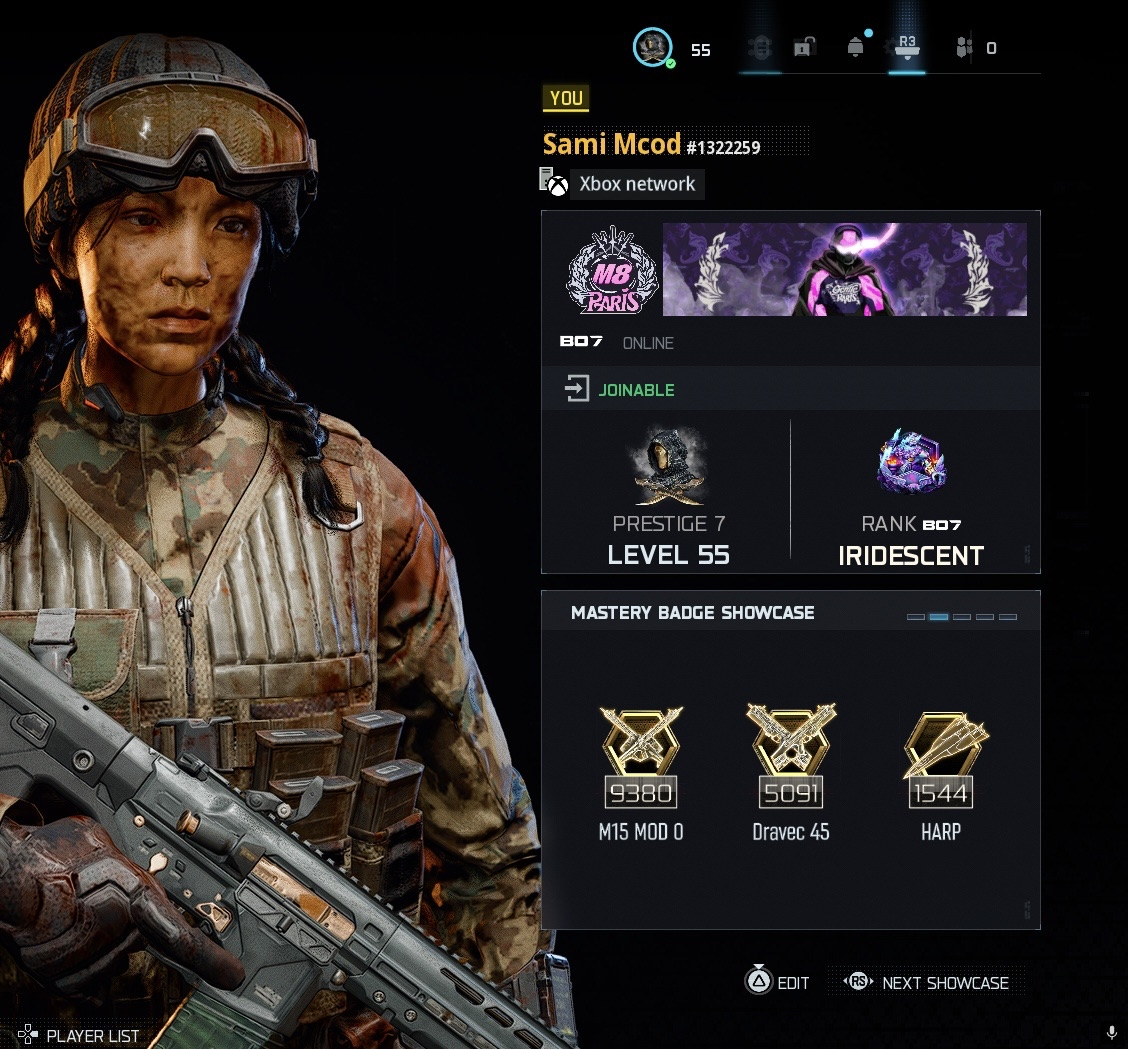Open the player profile avatar in top bar

click(x=653, y=48)
